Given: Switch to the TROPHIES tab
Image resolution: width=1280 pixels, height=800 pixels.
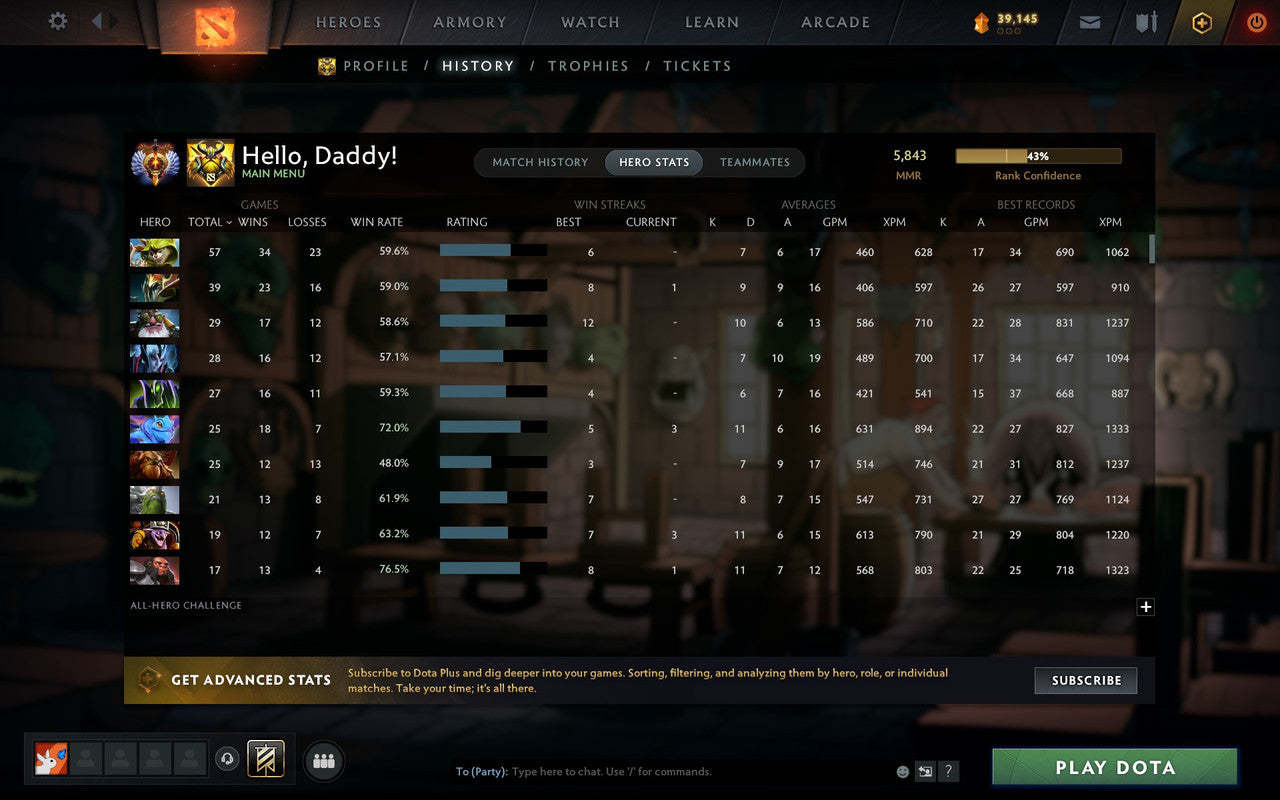Looking at the screenshot, I should [588, 65].
